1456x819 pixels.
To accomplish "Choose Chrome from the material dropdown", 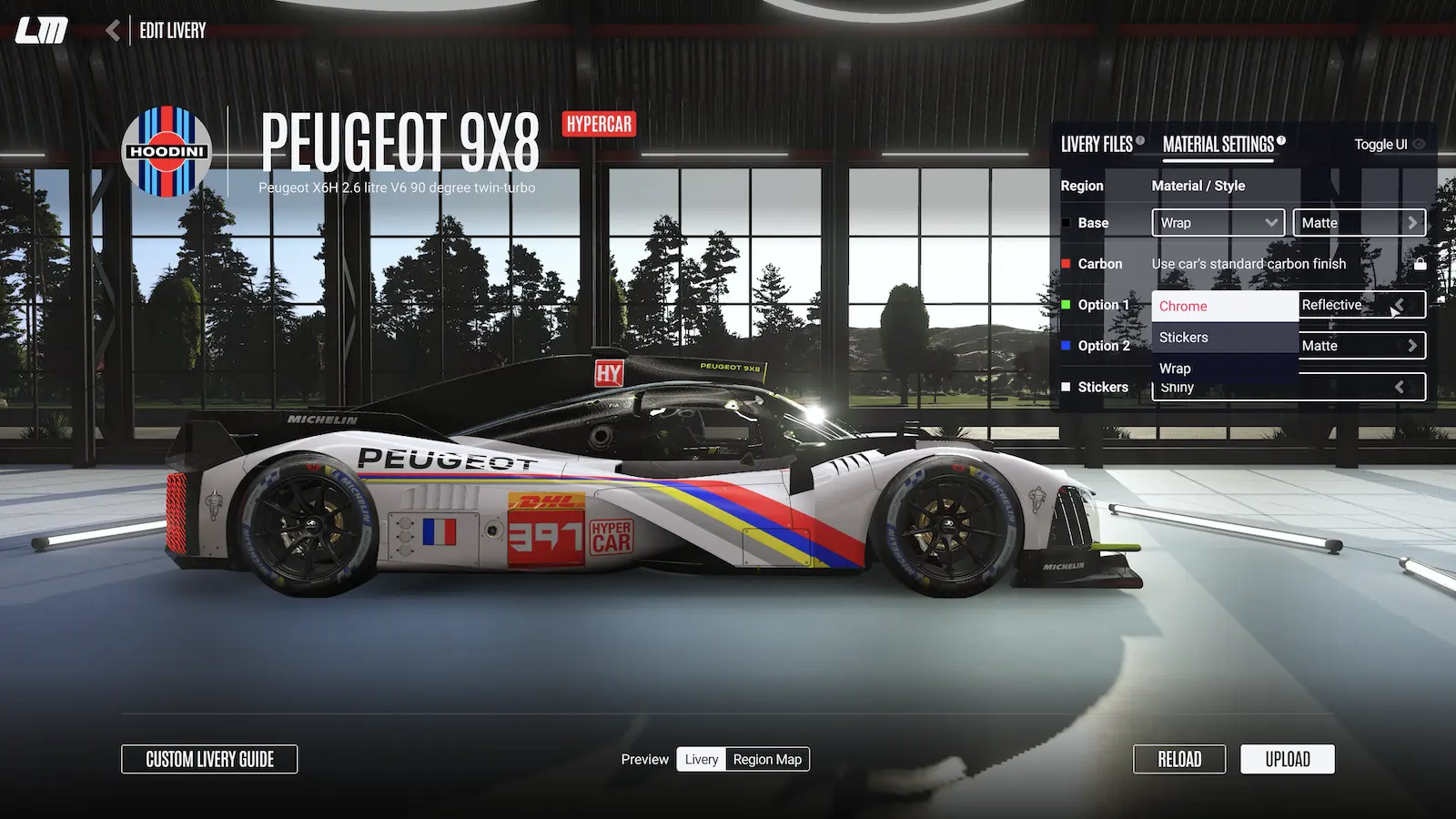I will [x=1224, y=307].
